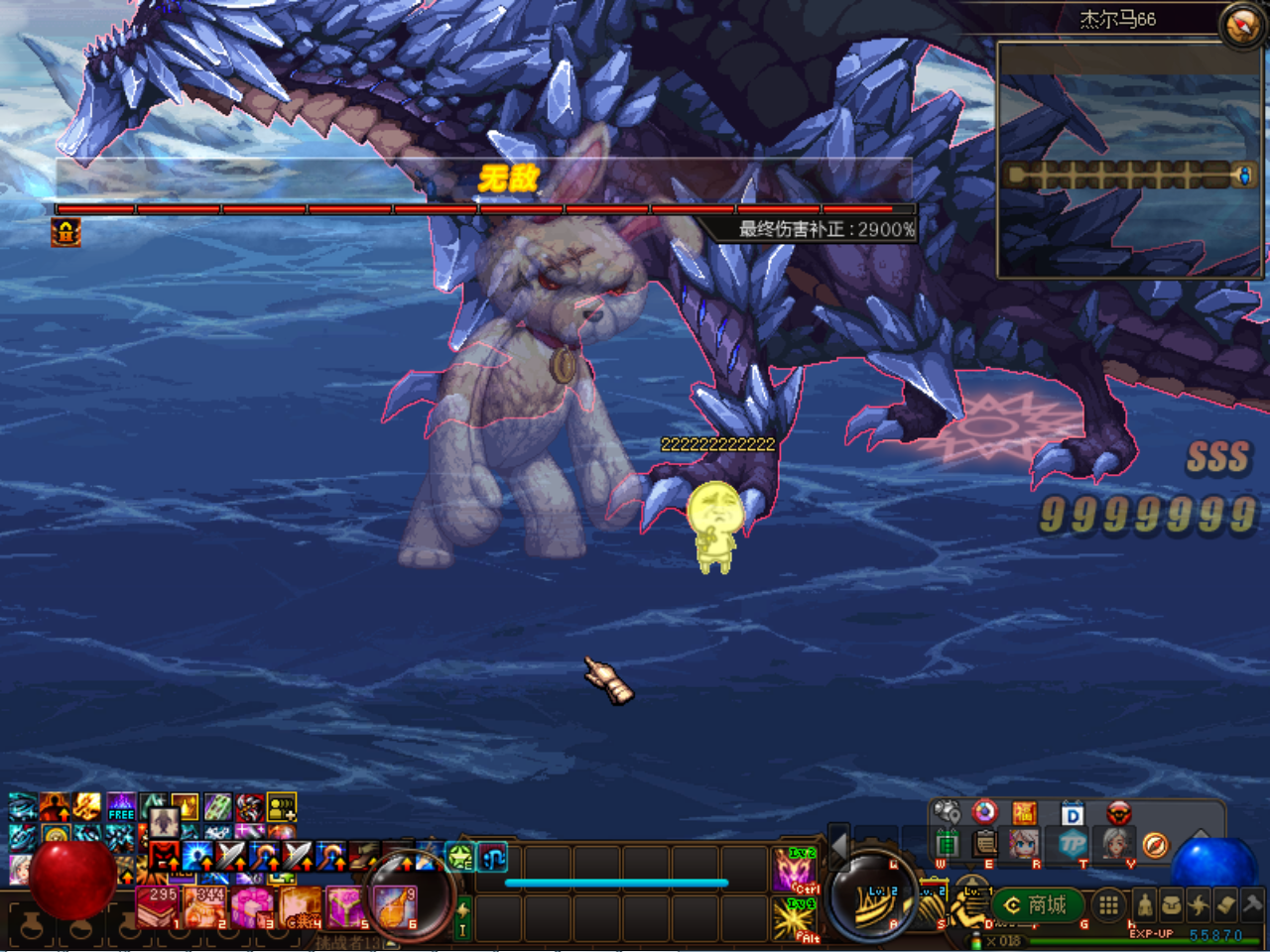Expand the arrow above the blue mana orb
The height and width of the screenshot is (952, 1270).
pos(1201,833)
